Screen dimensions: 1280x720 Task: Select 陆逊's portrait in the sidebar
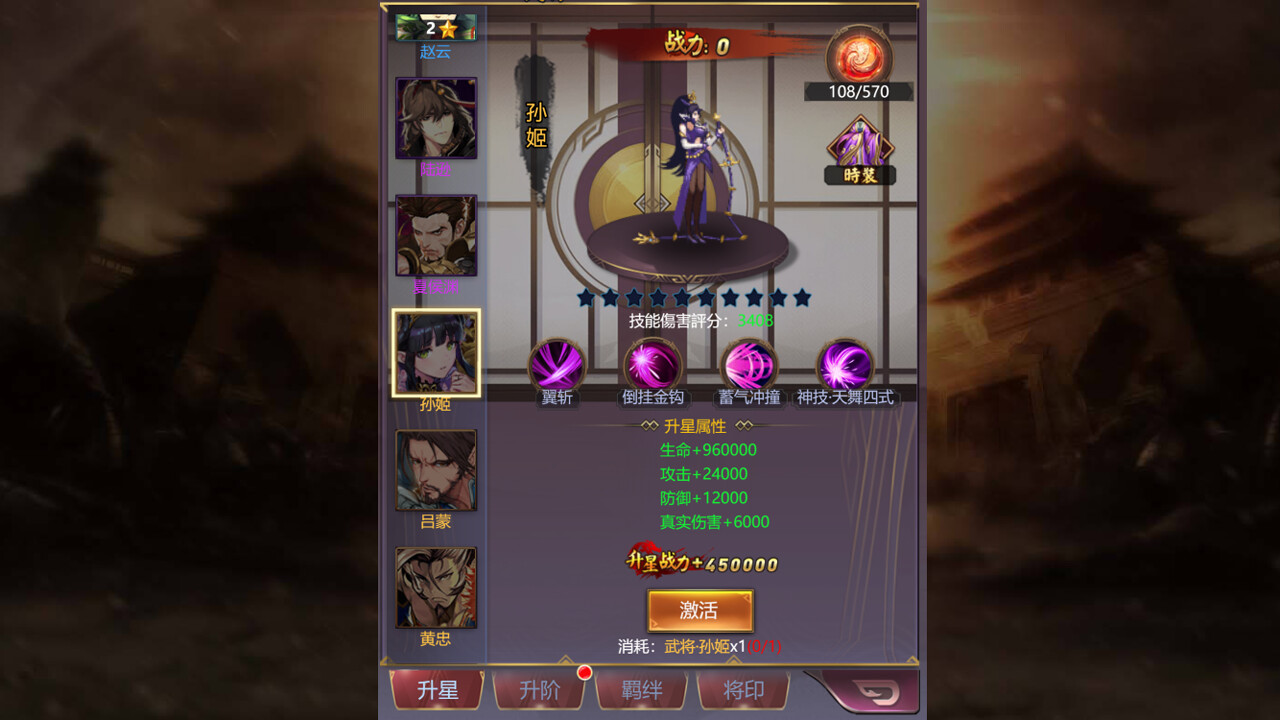click(x=435, y=119)
